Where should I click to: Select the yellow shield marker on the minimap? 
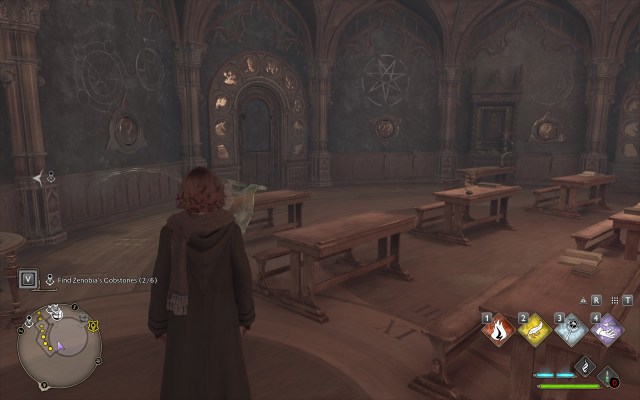(x=93, y=326)
